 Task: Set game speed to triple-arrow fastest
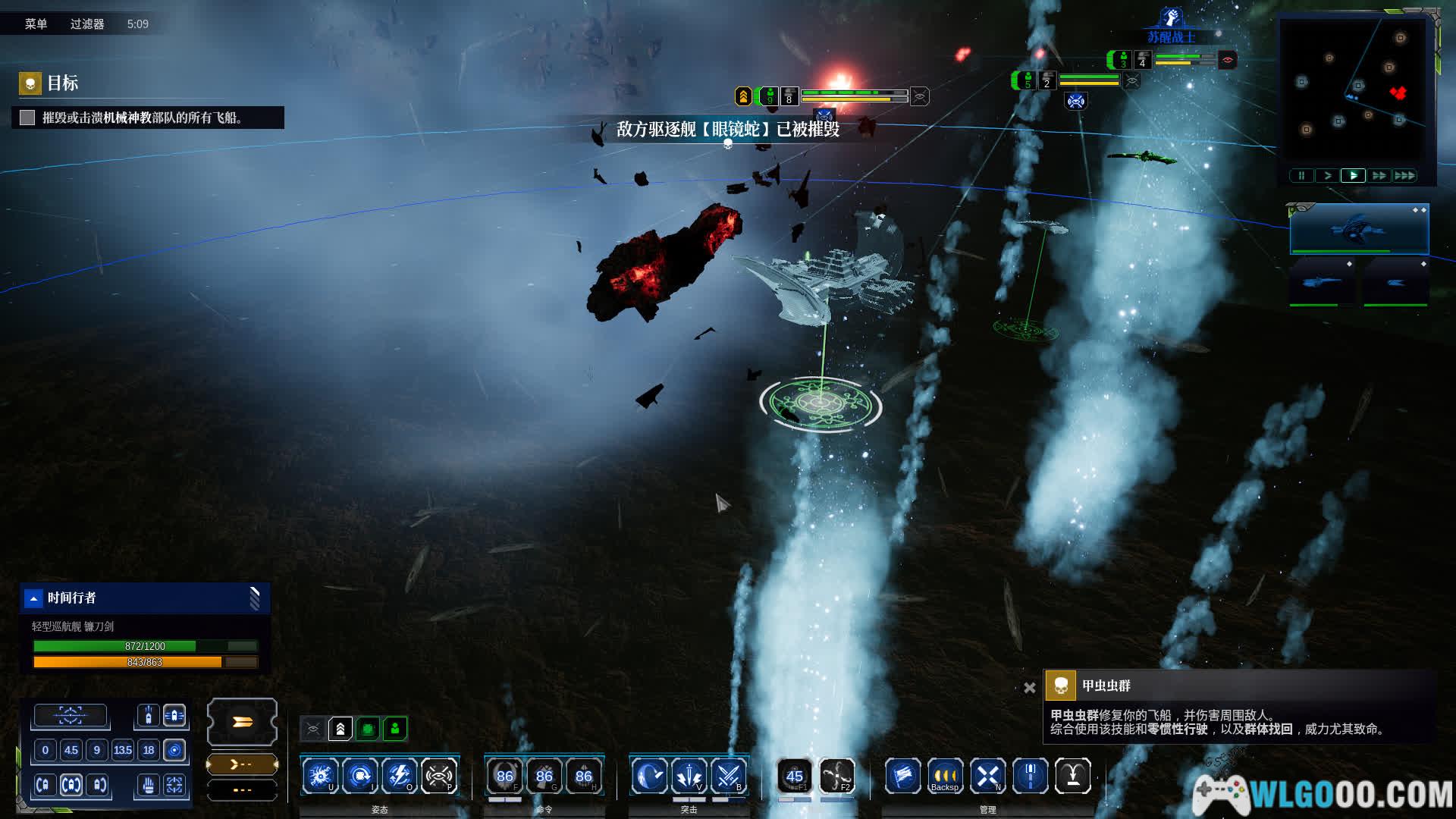pyautogui.click(x=1404, y=176)
